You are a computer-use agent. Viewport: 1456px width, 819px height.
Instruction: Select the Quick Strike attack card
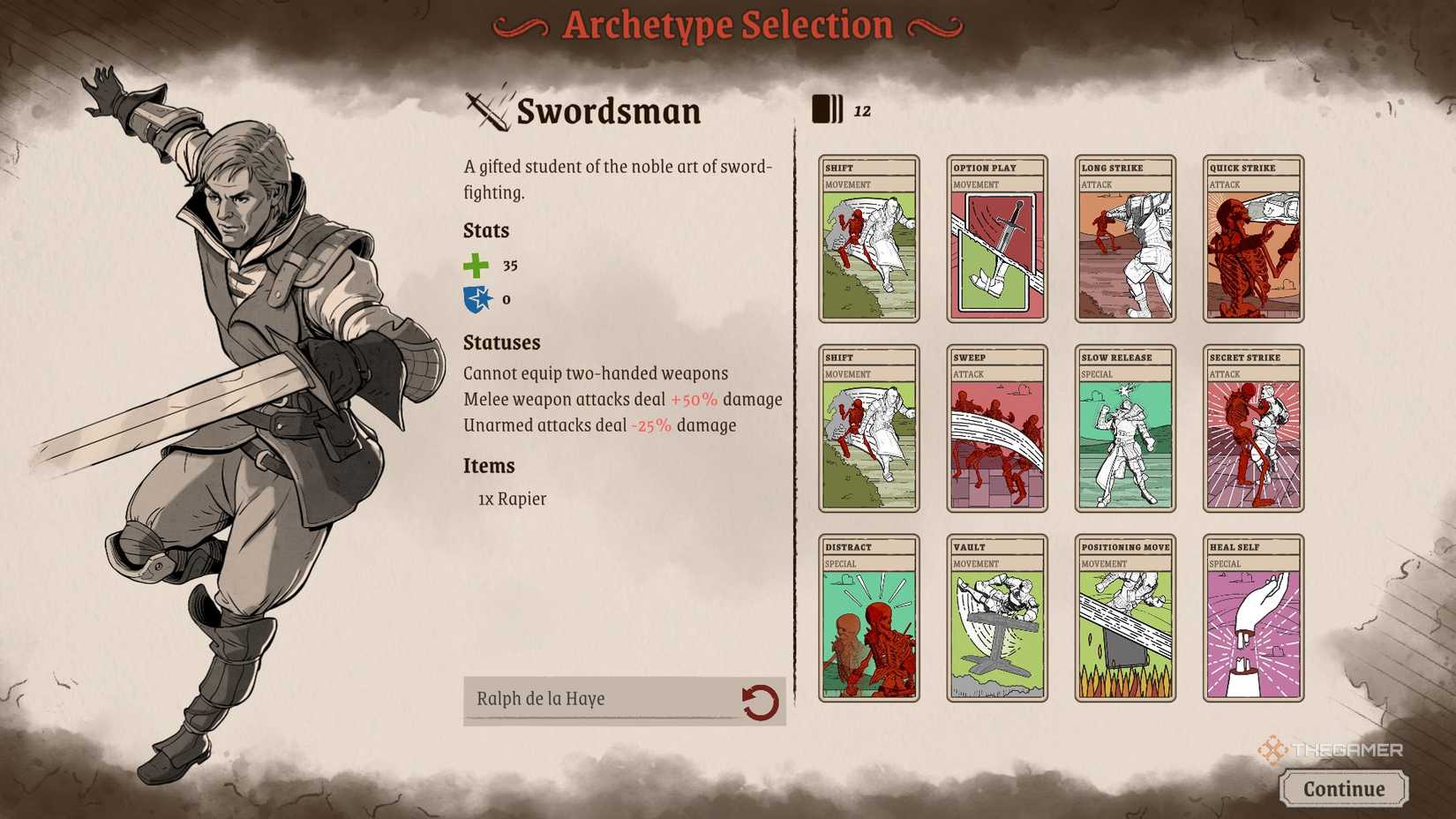pos(1253,238)
